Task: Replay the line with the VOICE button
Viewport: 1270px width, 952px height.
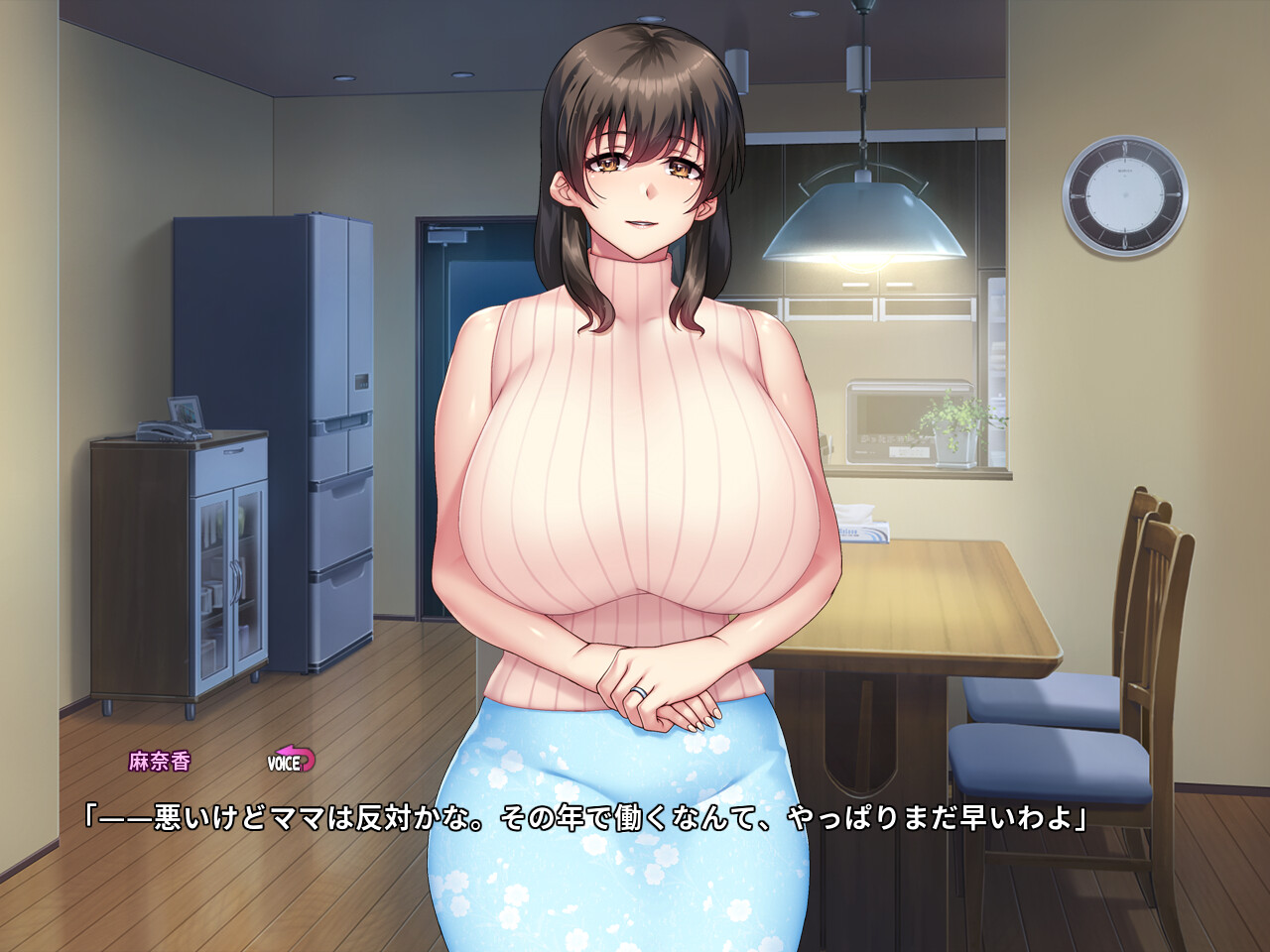Action: pyautogui.click(x=291, y=761)
